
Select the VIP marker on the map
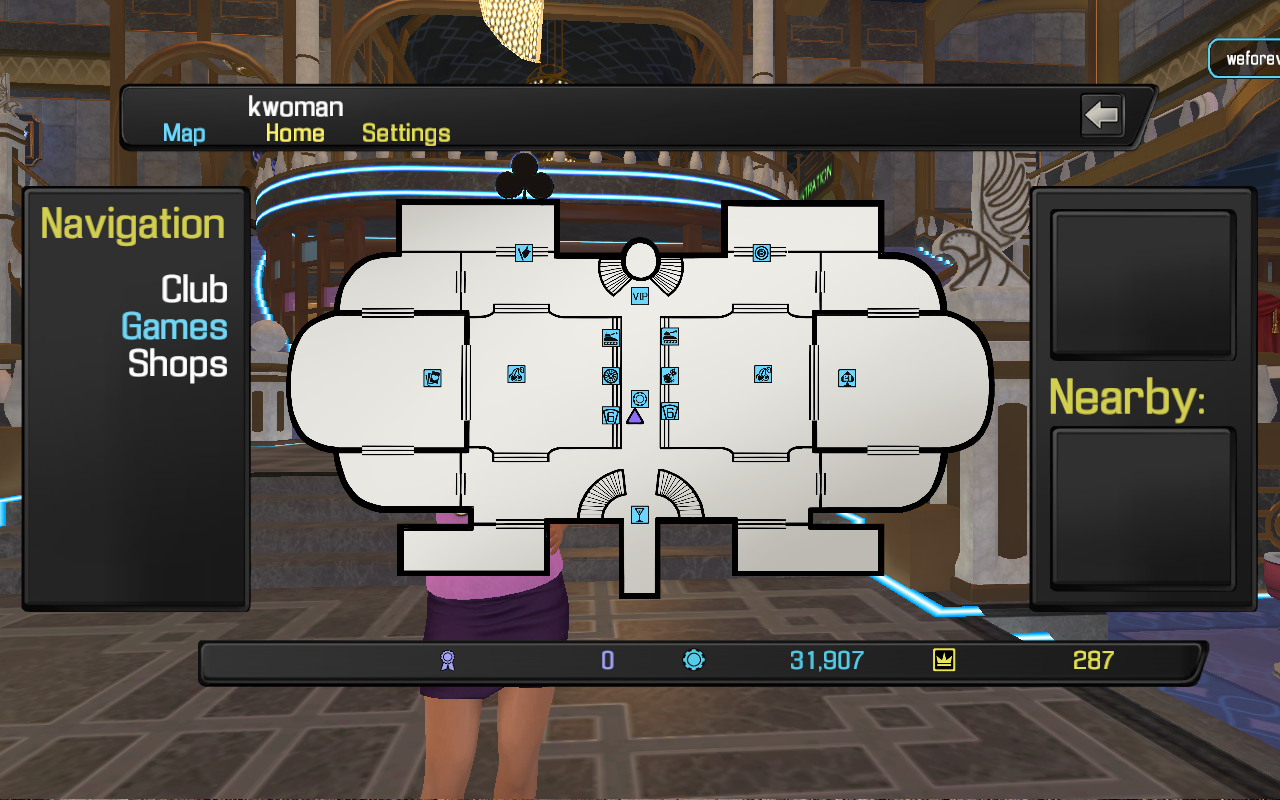[640, 295]
